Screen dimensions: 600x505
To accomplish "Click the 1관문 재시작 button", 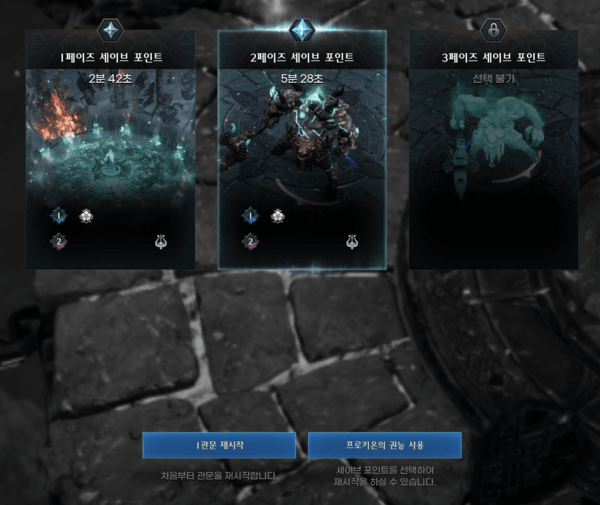I will coord(219,445).
